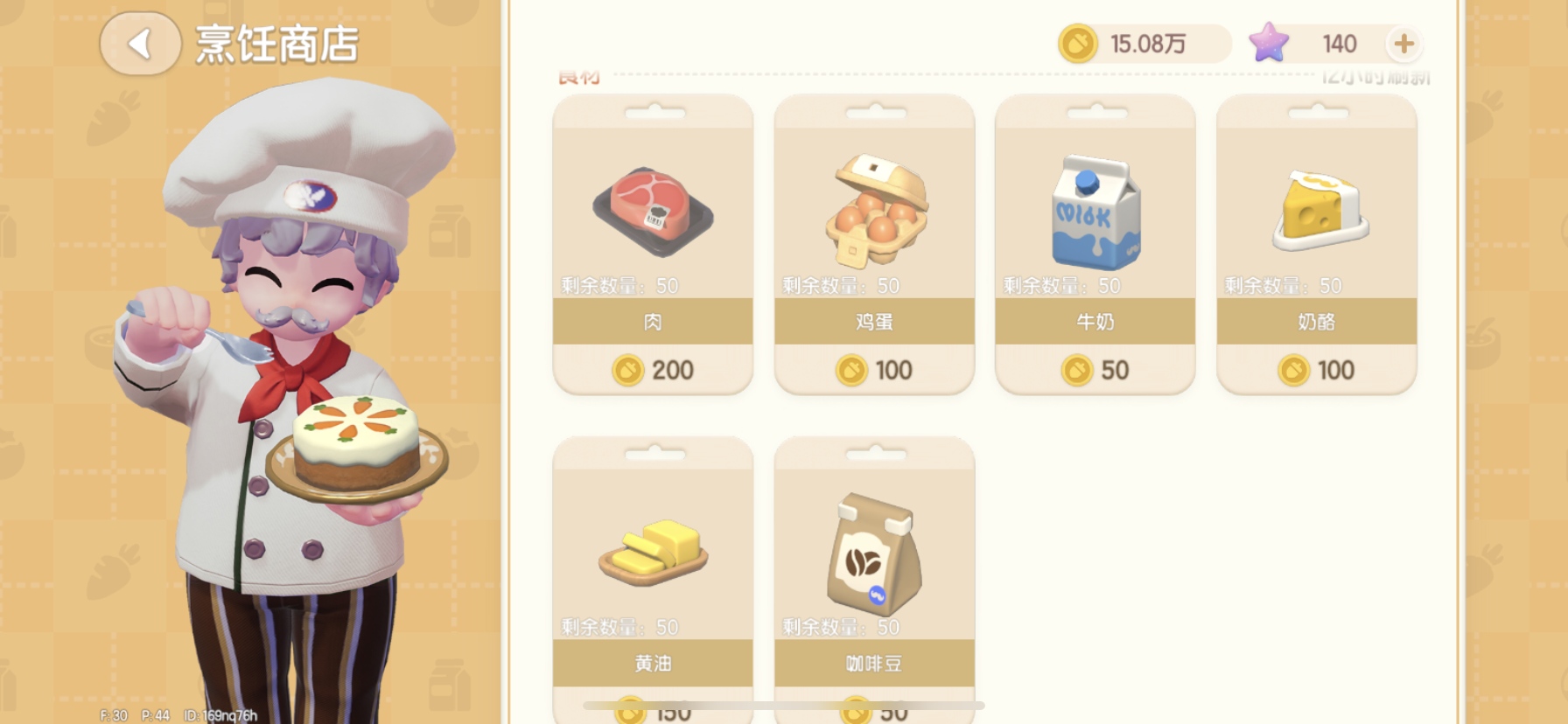1568x724 pixels.
Task: Select the butter (黄油) icon
Action: 652,551
